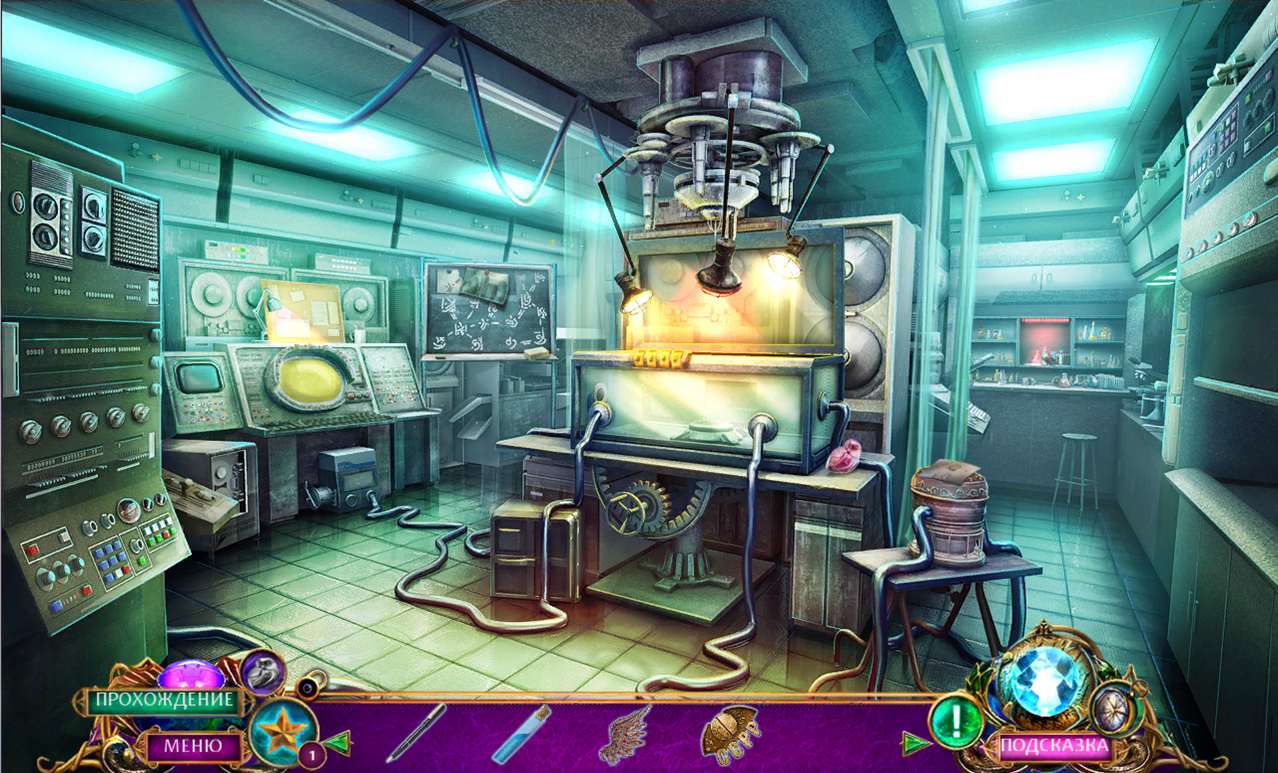Click the gold star achievements medallion
This screenshot has height=773, width=1278.
(281, 730)
